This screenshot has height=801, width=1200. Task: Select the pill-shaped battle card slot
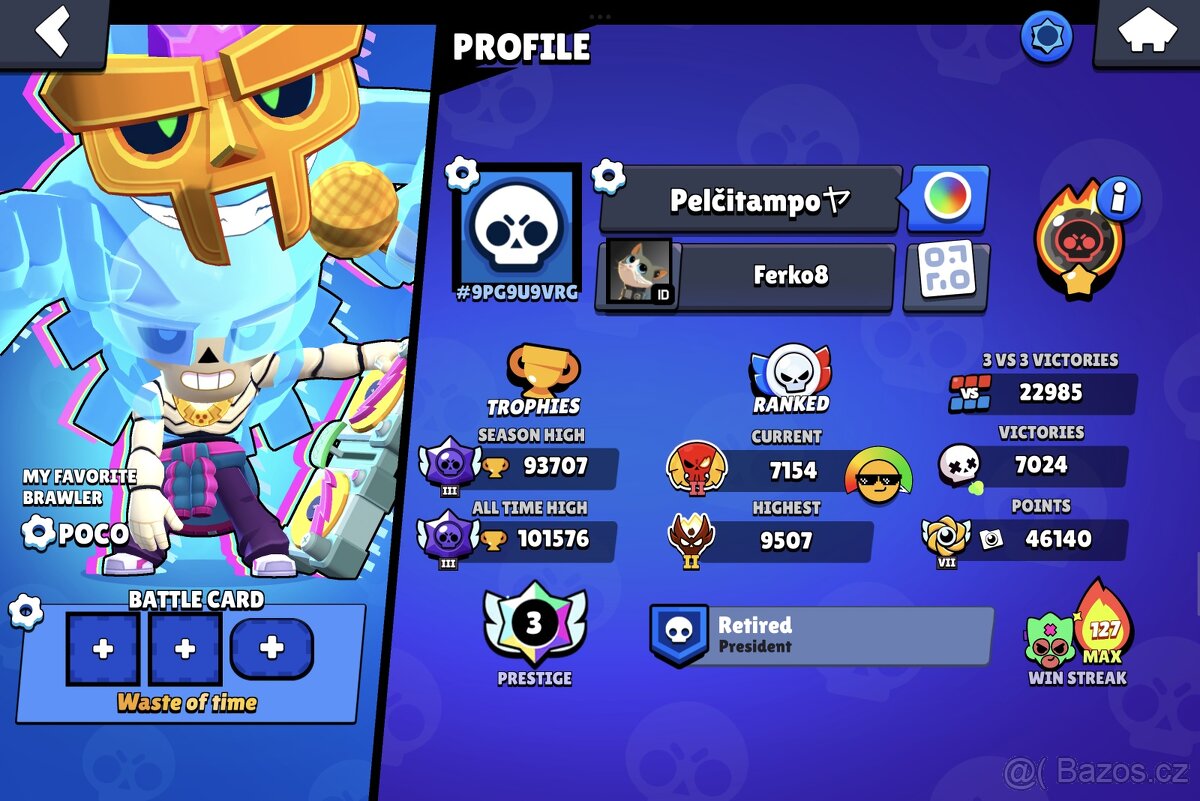(x=271, y=649)
